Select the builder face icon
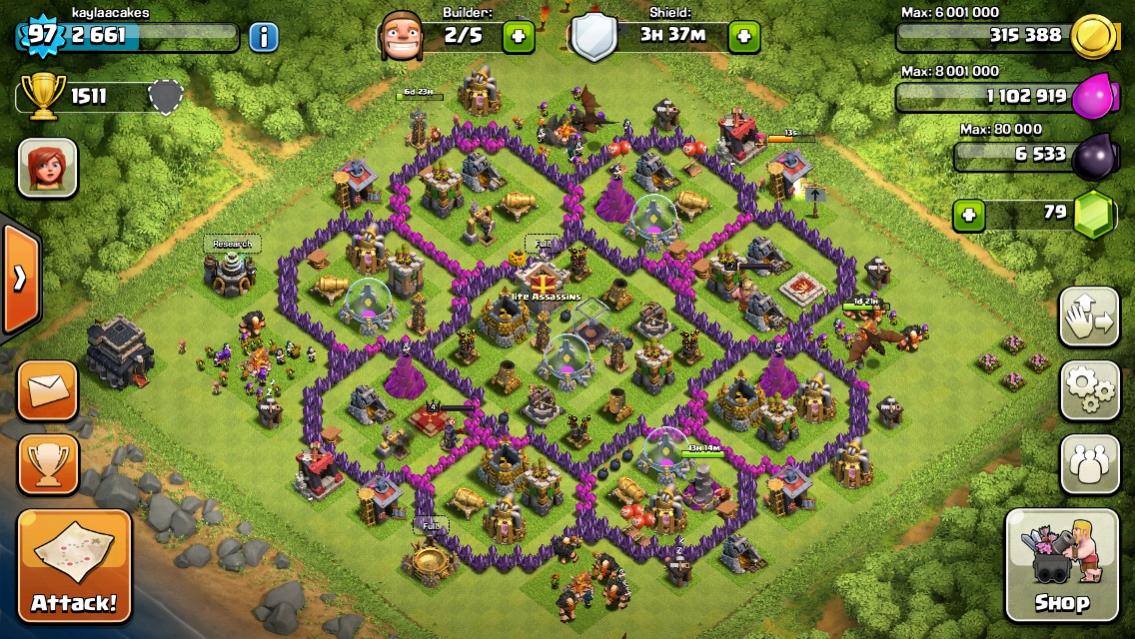The width and height of the screenshot is (1135, 639). 400,36
